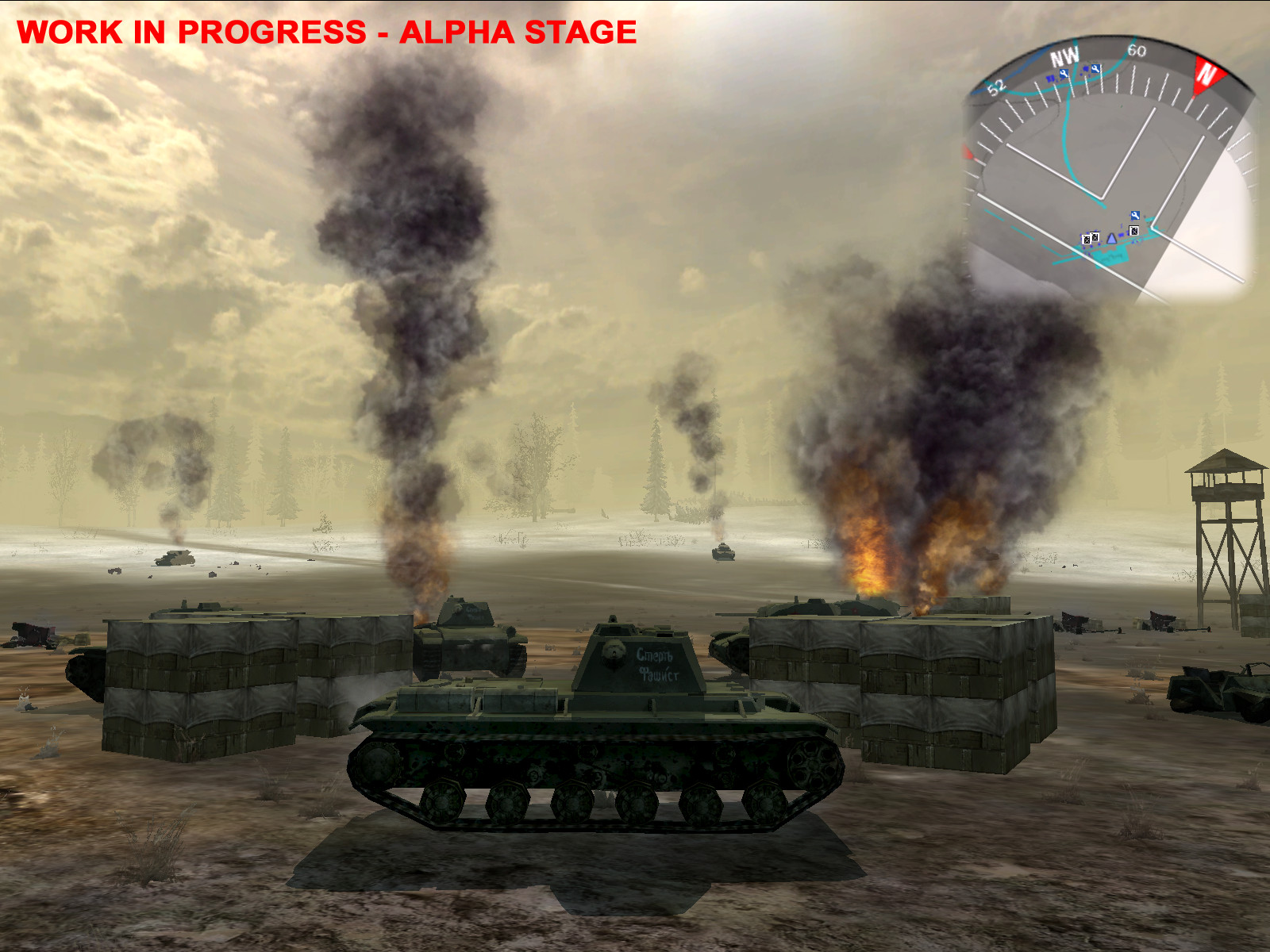Select the destroyed jeep wreck on far right
Screen dimensions: 1270x952
(x=1214, y=690)
